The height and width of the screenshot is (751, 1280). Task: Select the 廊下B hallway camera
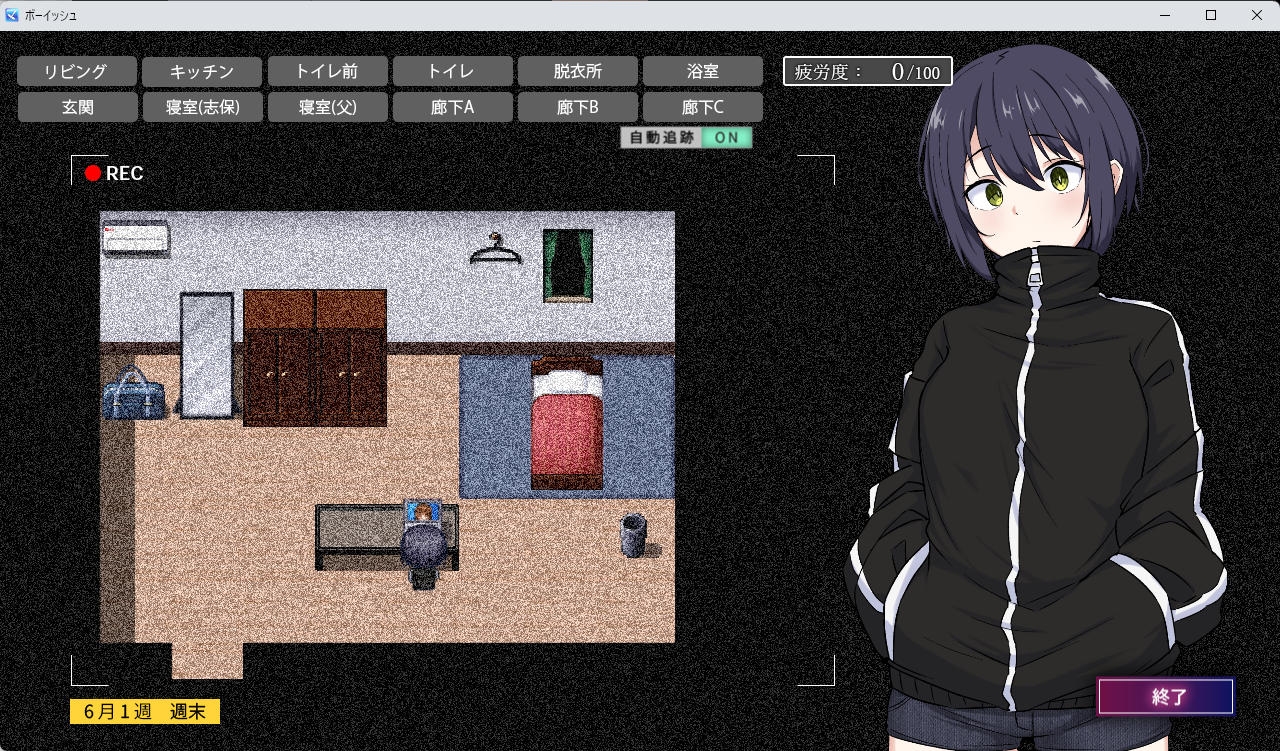(577, 107)
